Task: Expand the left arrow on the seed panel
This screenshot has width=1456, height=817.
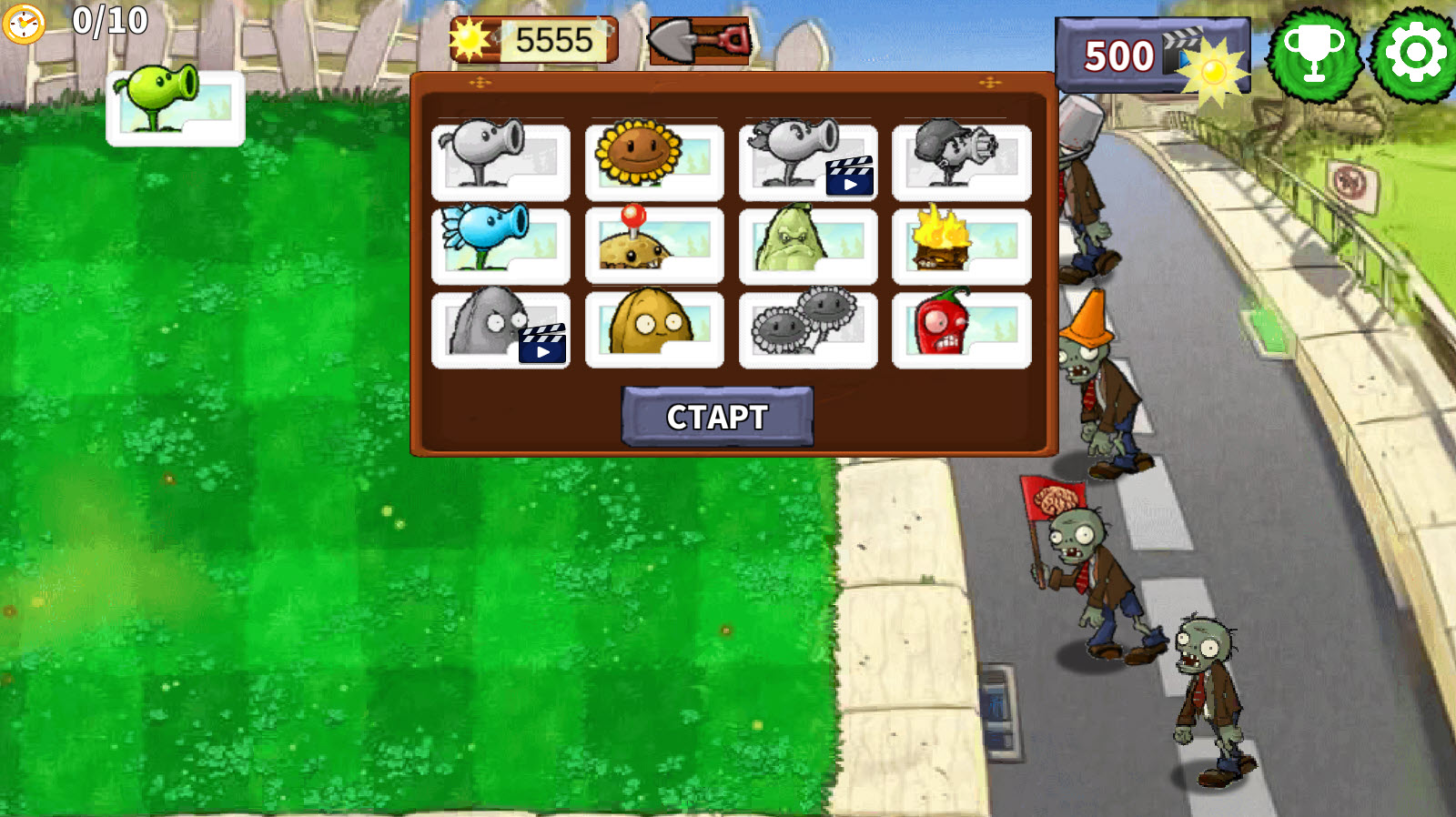Action: click(480, 82)
